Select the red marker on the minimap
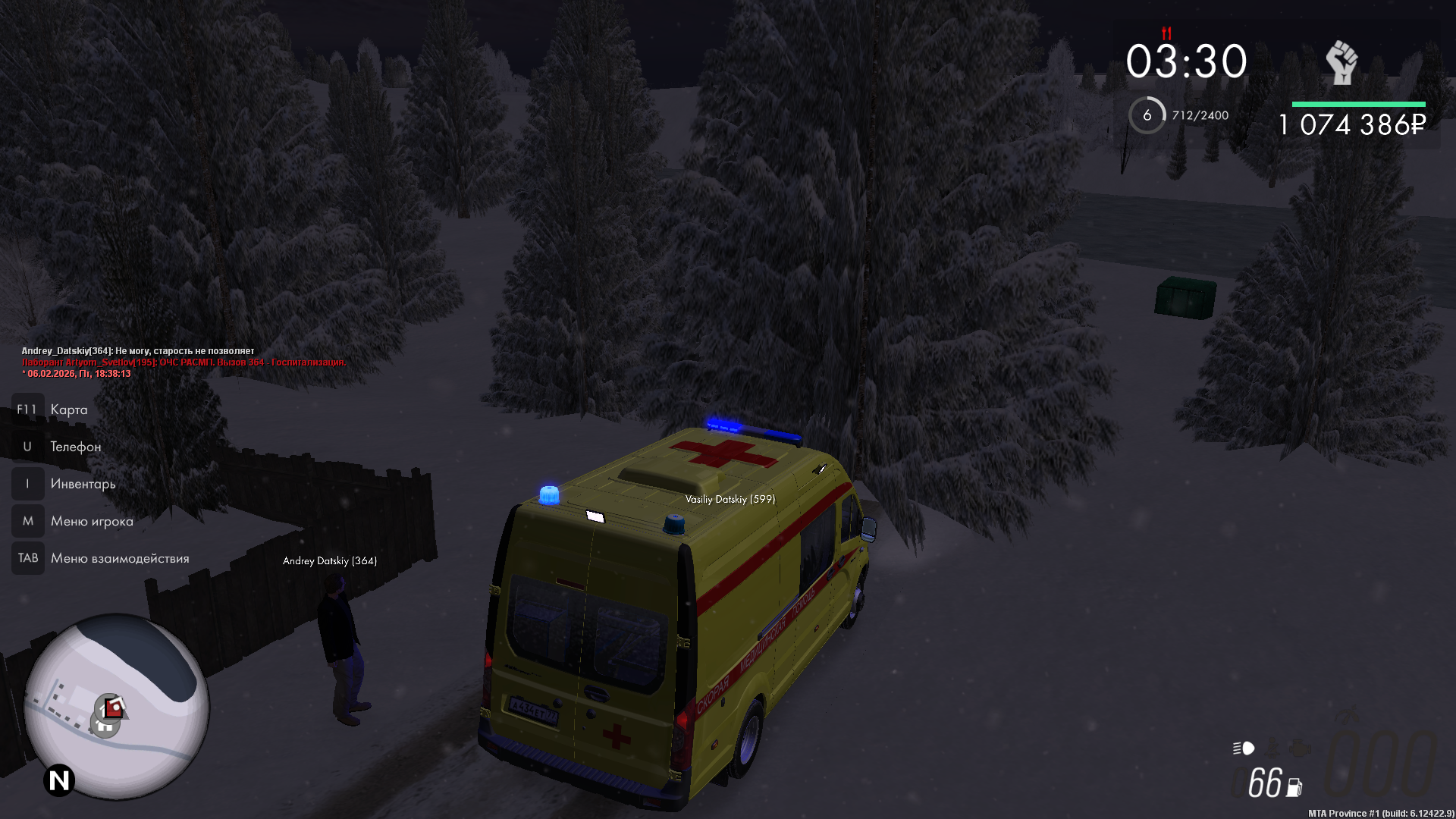Screen dimensions: 1456x819 click(114, 708)
